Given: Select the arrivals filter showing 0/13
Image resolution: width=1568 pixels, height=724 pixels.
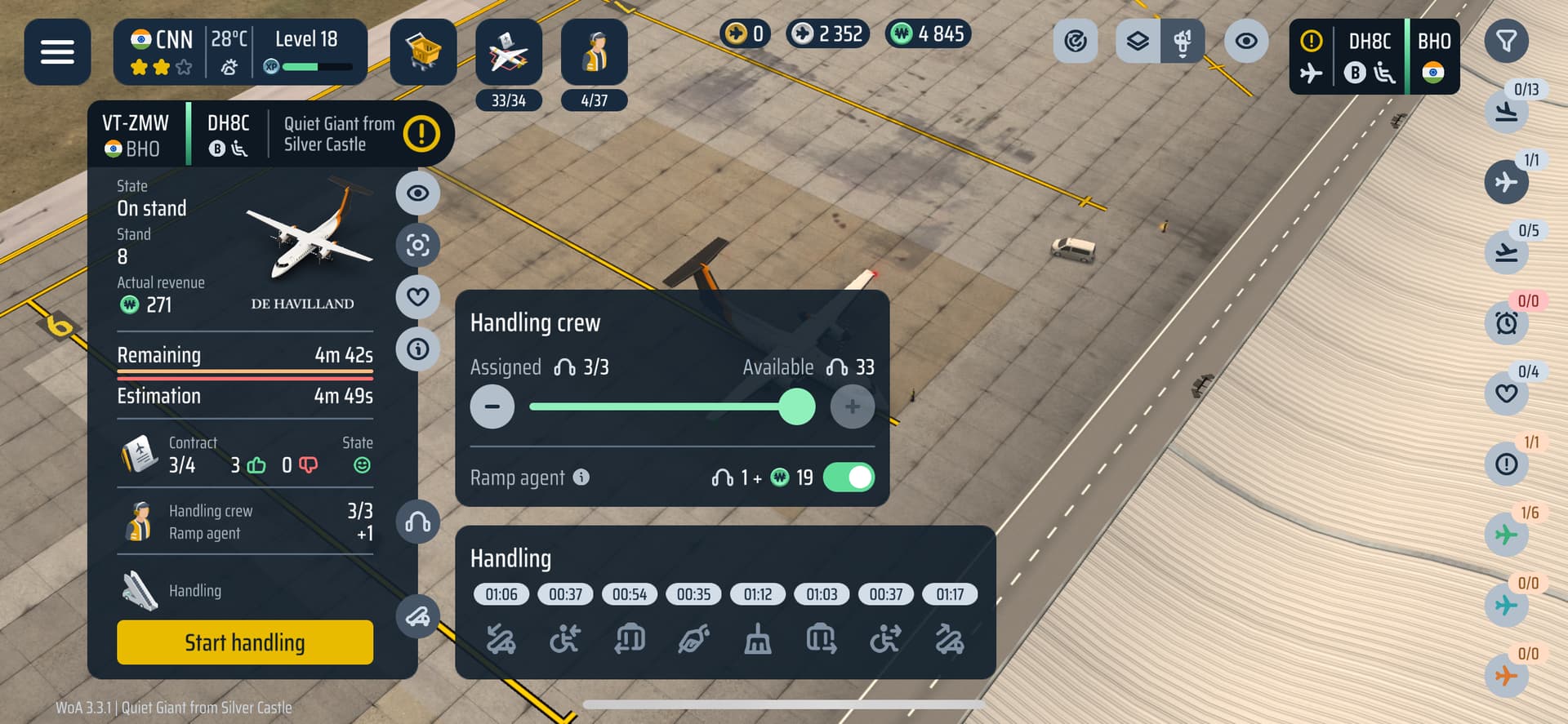Looking at the screenshot, I should [1507, 111].
